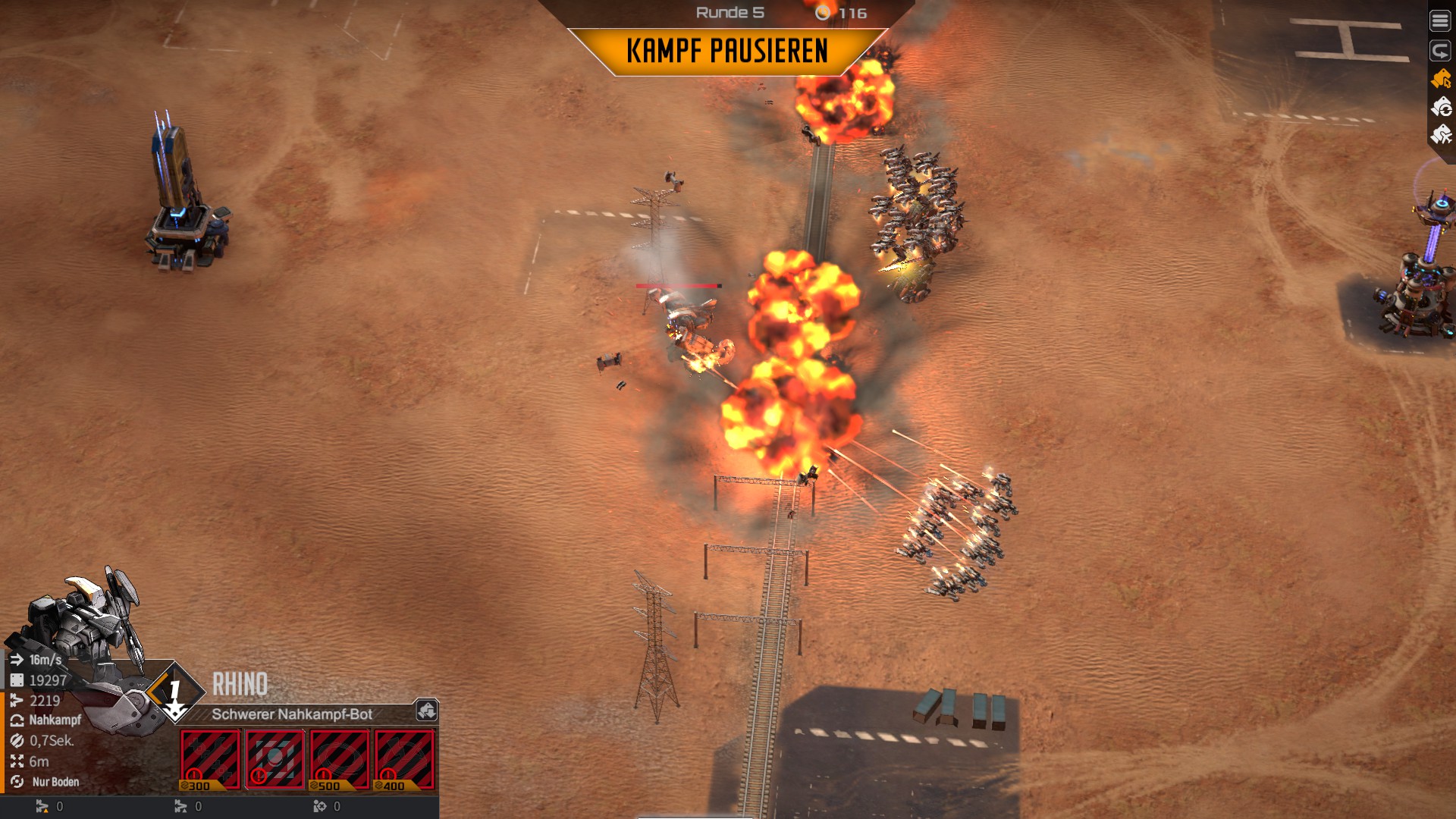The height and width of the screenshot is (819, 1456).
Task: Click the Kampf Pausieren button
Action: (x=726, y=52)
